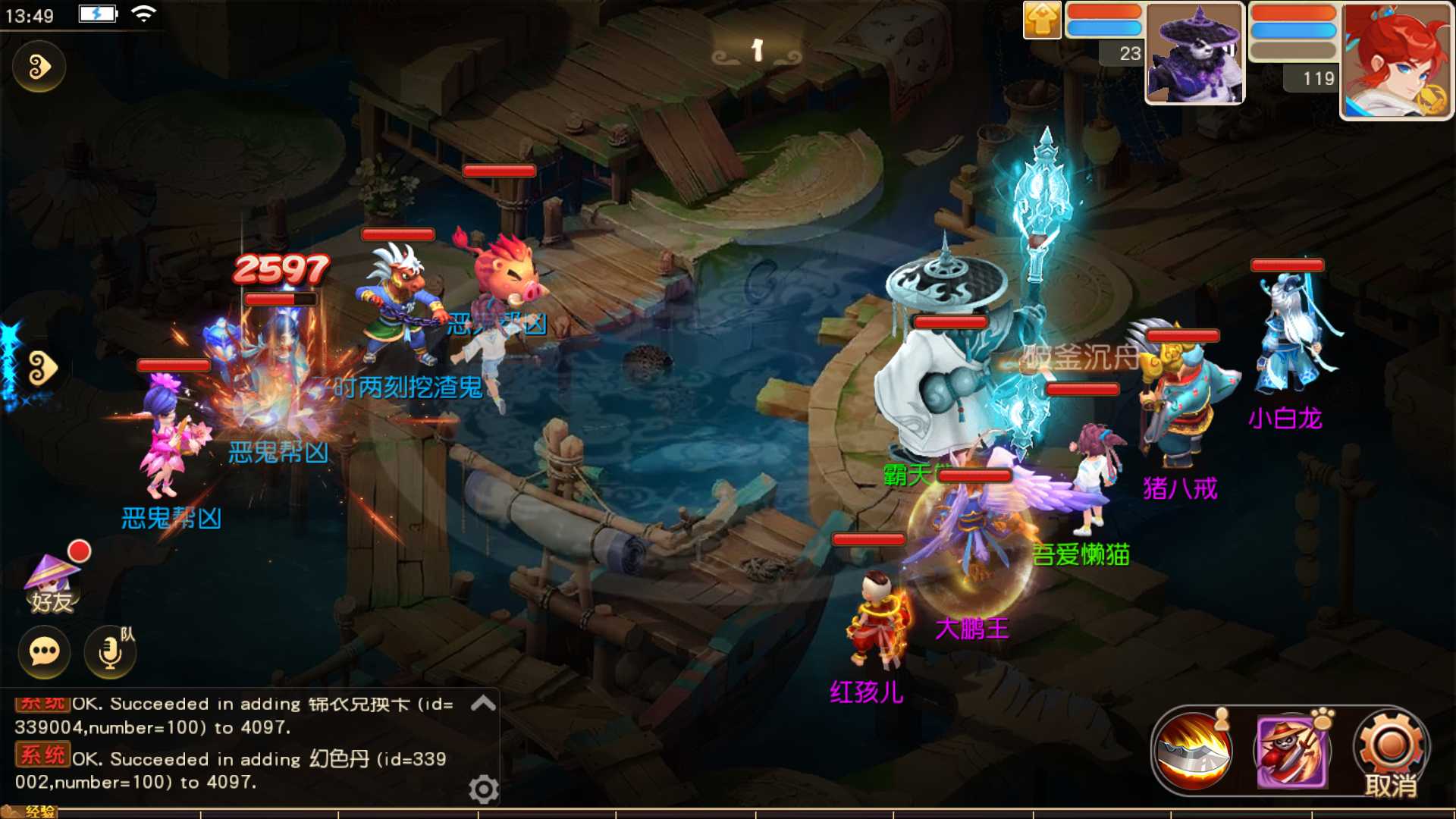Screen dimensions: 1456x819
Task: Select the panda pet portrait
Action: 1194,55
